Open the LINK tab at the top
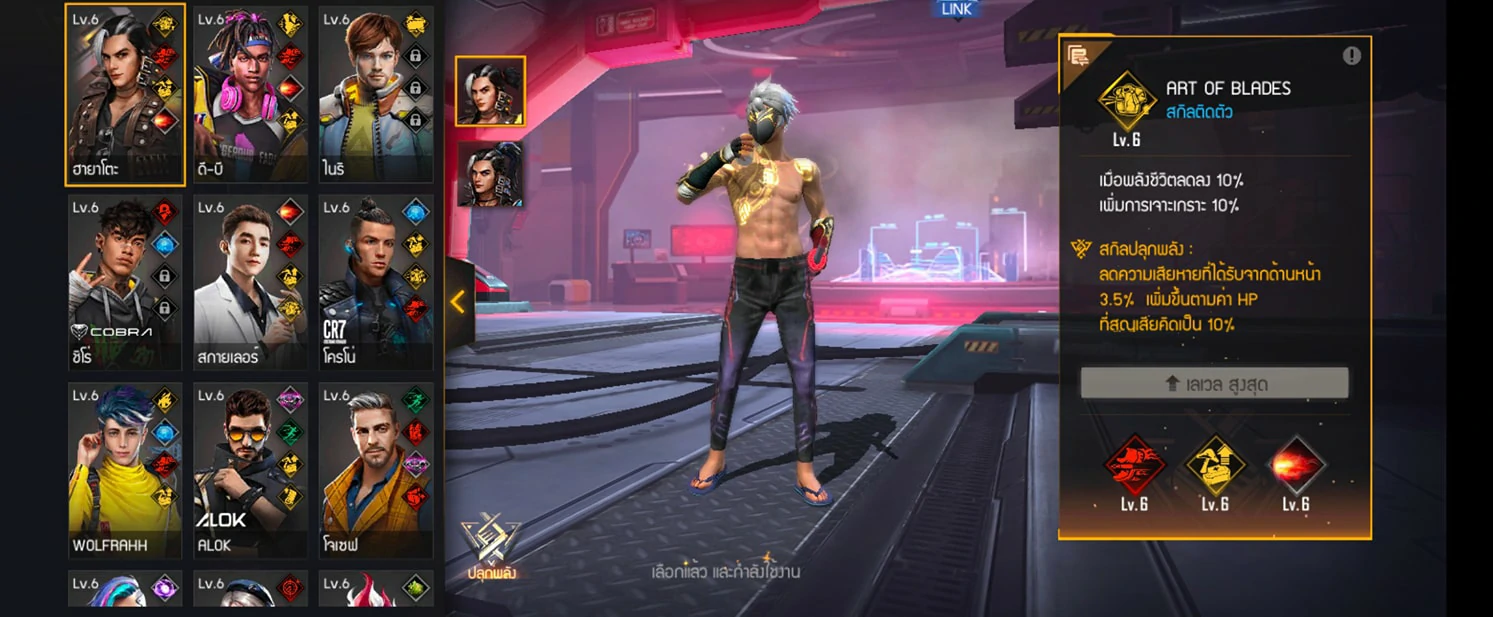 point(956,10)
